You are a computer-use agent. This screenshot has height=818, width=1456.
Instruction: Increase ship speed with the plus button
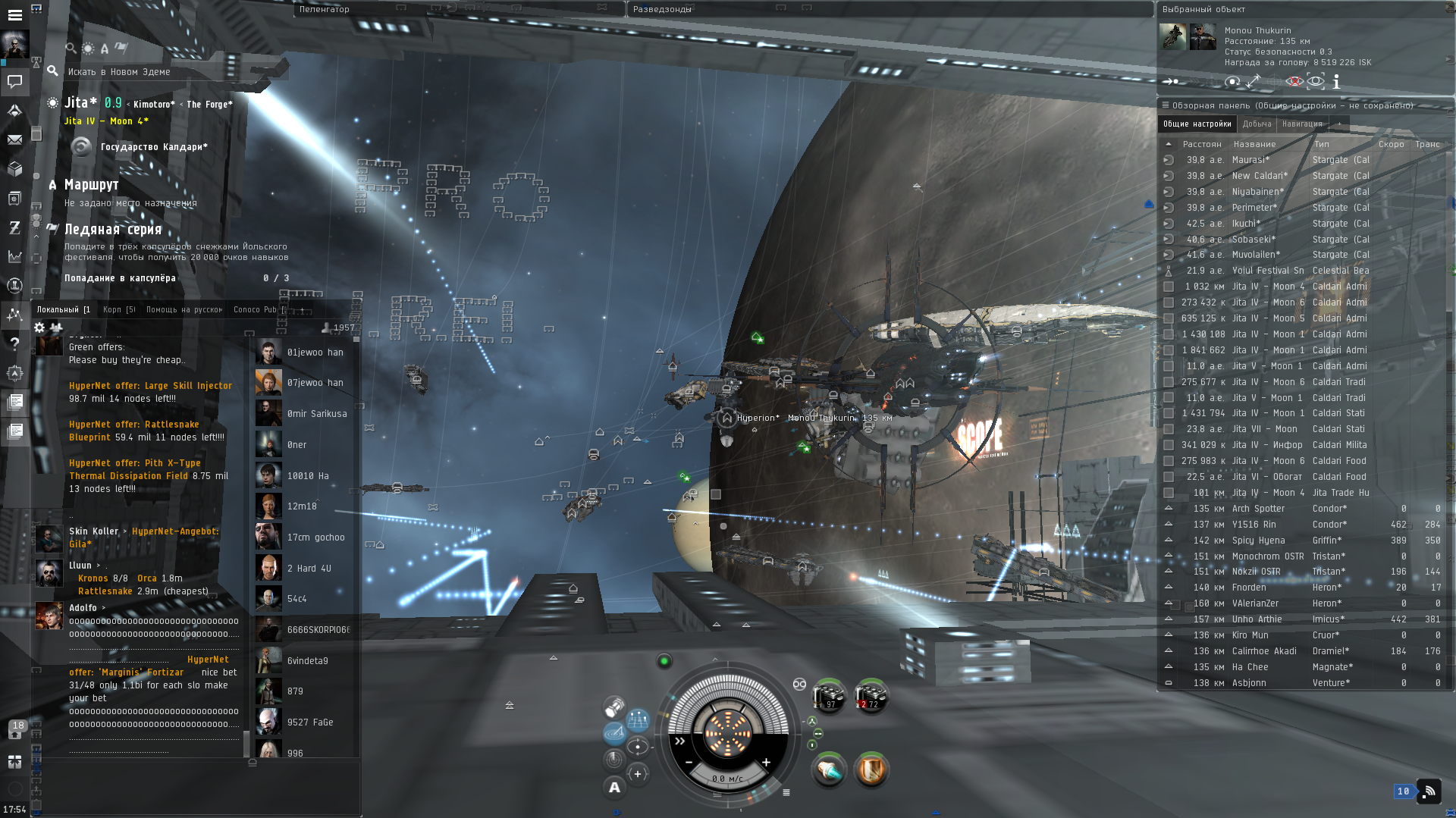click(766, 763)
